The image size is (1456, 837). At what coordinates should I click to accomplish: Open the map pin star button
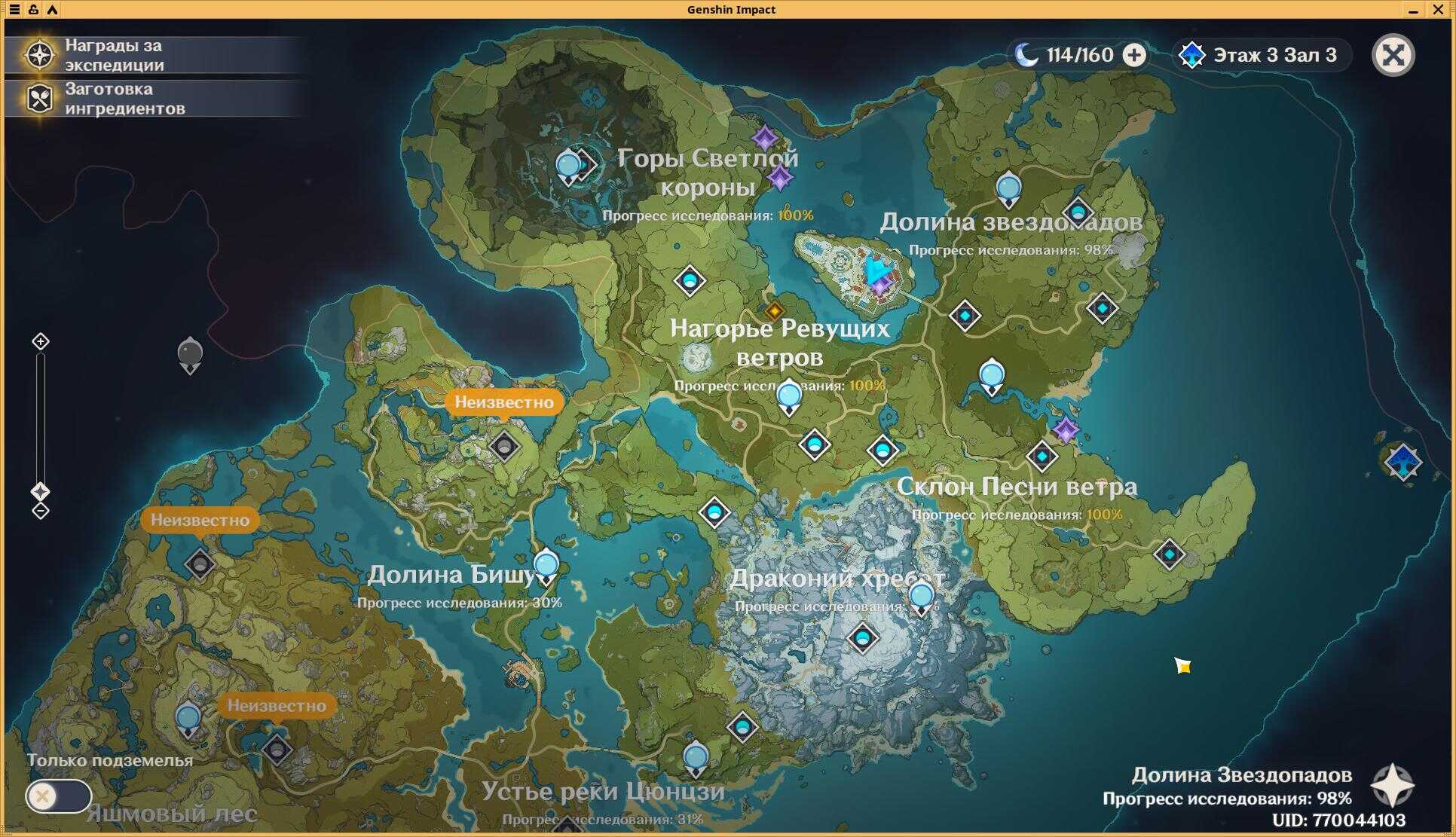coord(1392,786)
